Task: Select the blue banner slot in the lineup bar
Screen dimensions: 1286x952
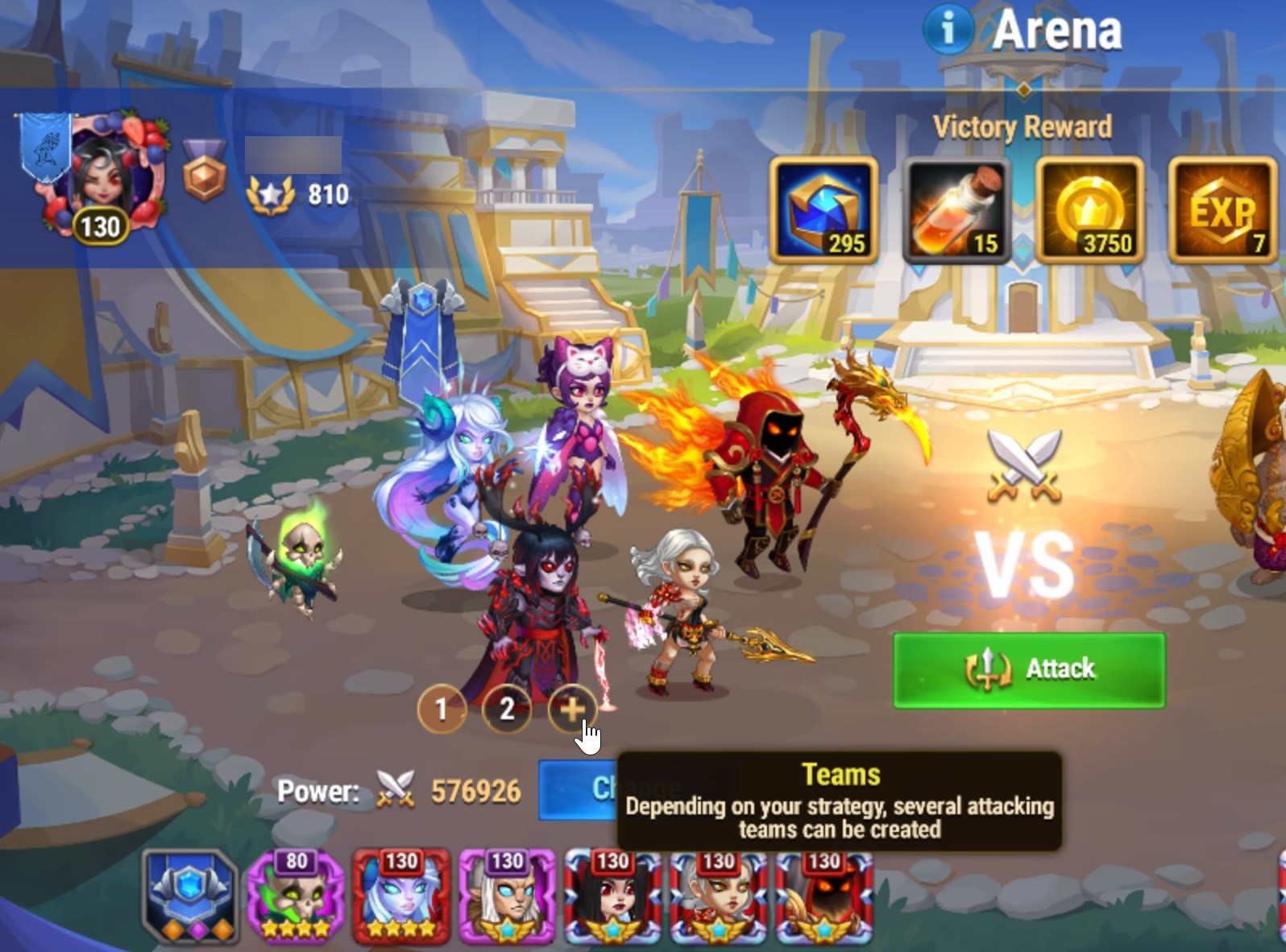Action: [190, 896]
